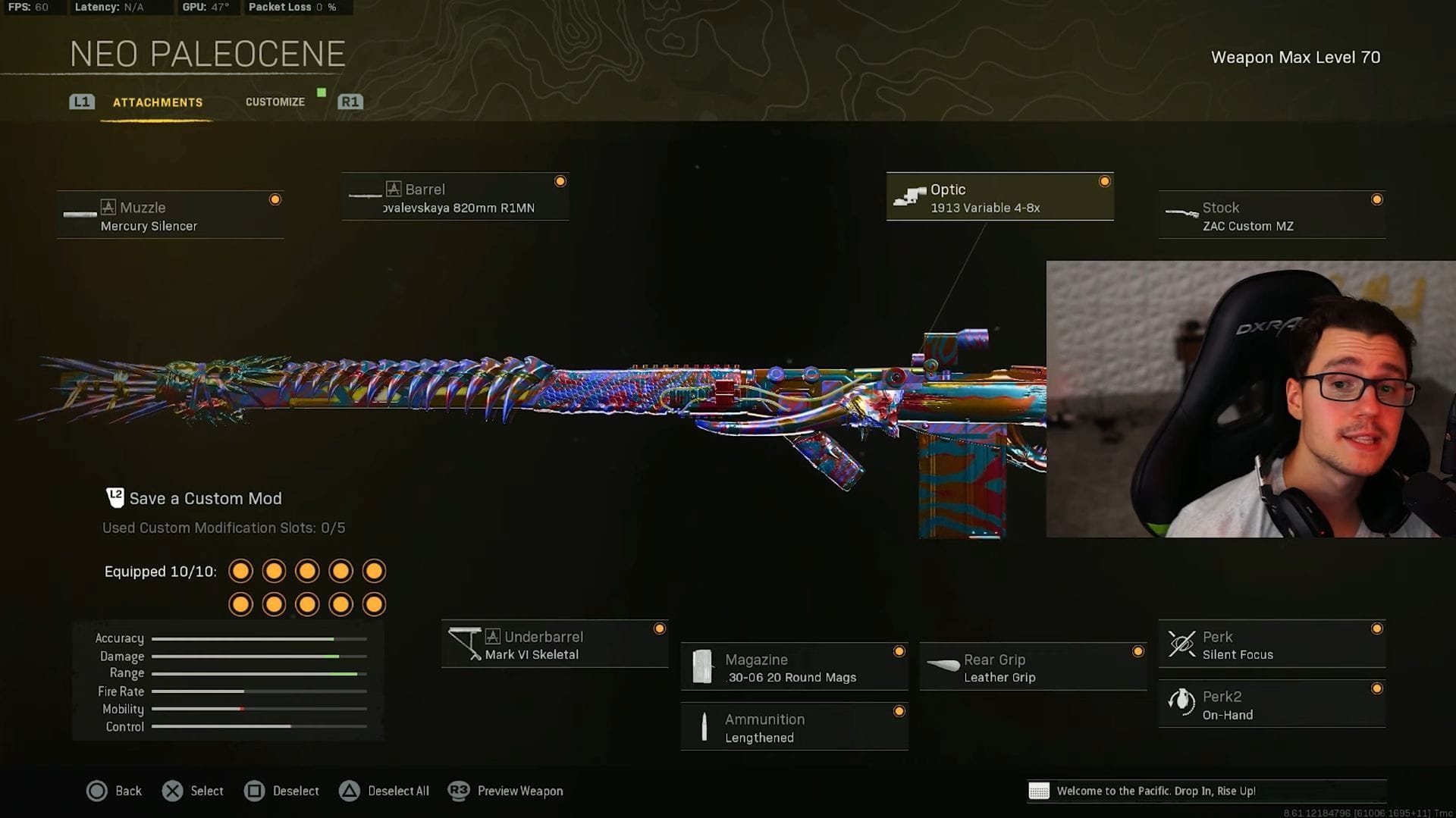Select the Lengthened ammunition type

coord(705,726)
